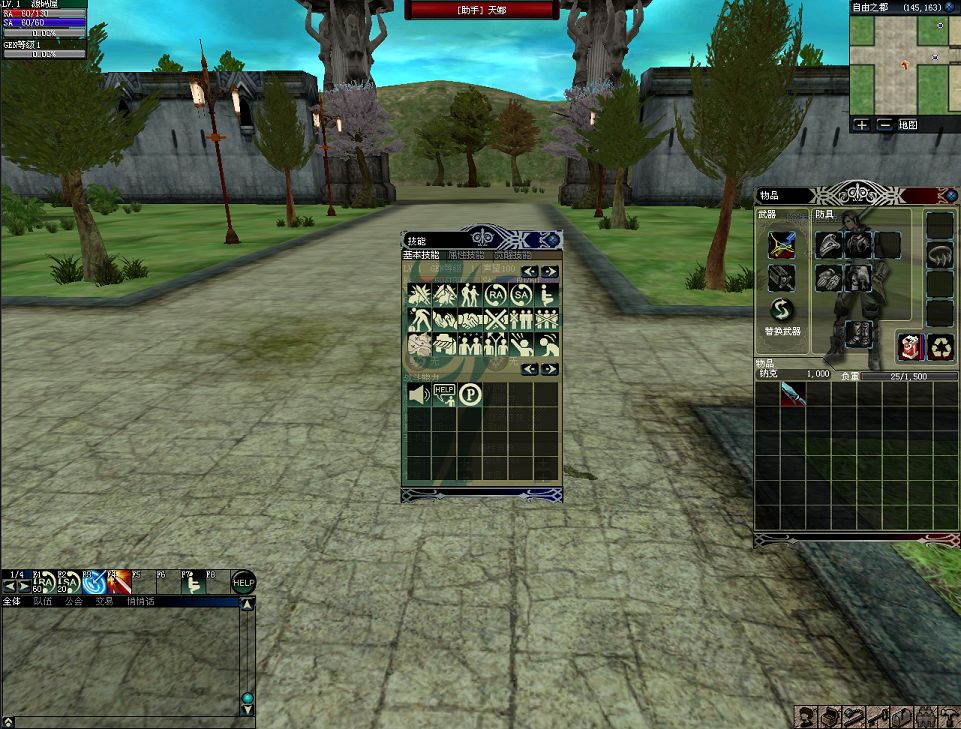Click the recycle trash icon
This screenshot has height=729, width=961.
tap(940, 347)
